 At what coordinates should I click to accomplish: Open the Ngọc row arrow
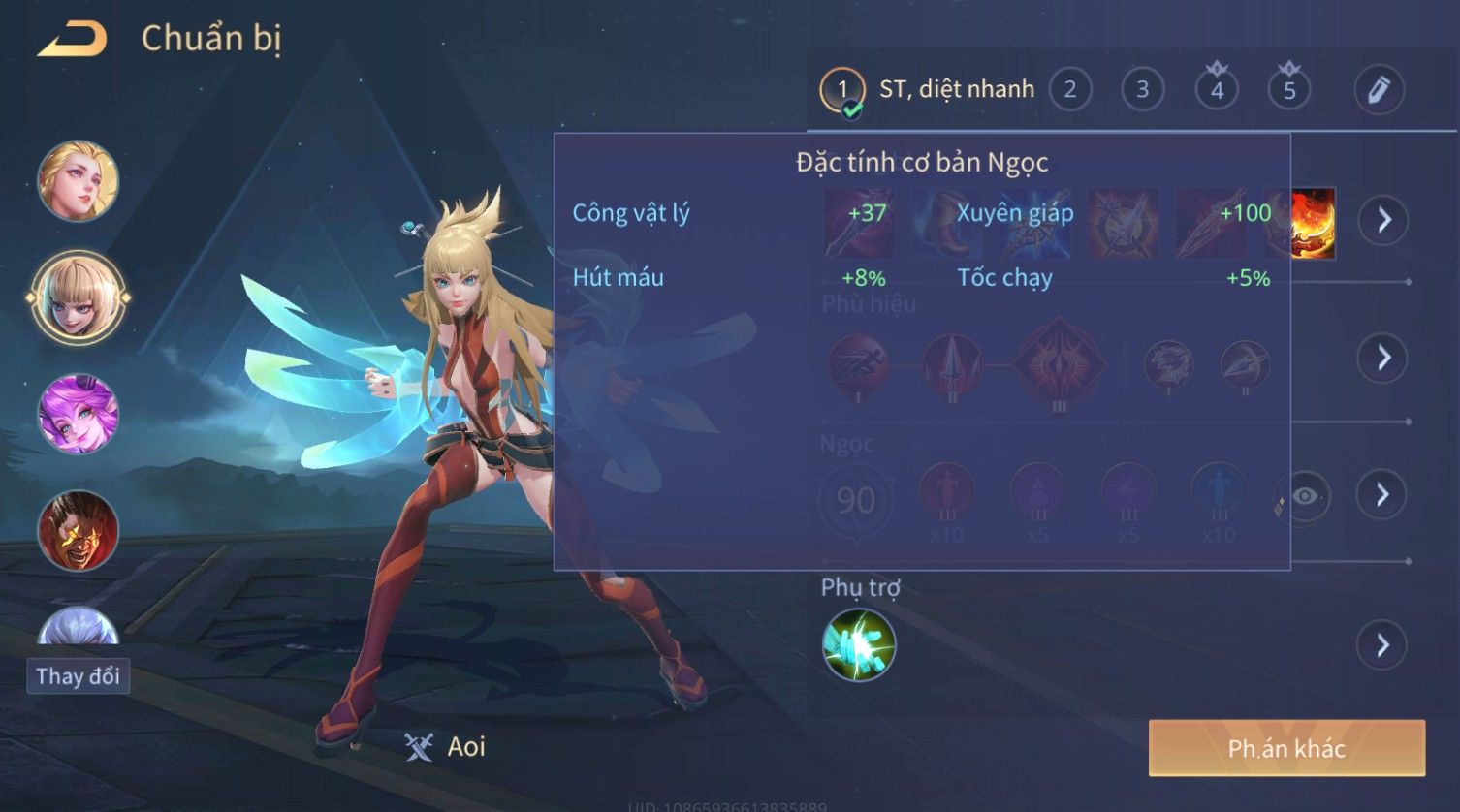coord(1382,495)
